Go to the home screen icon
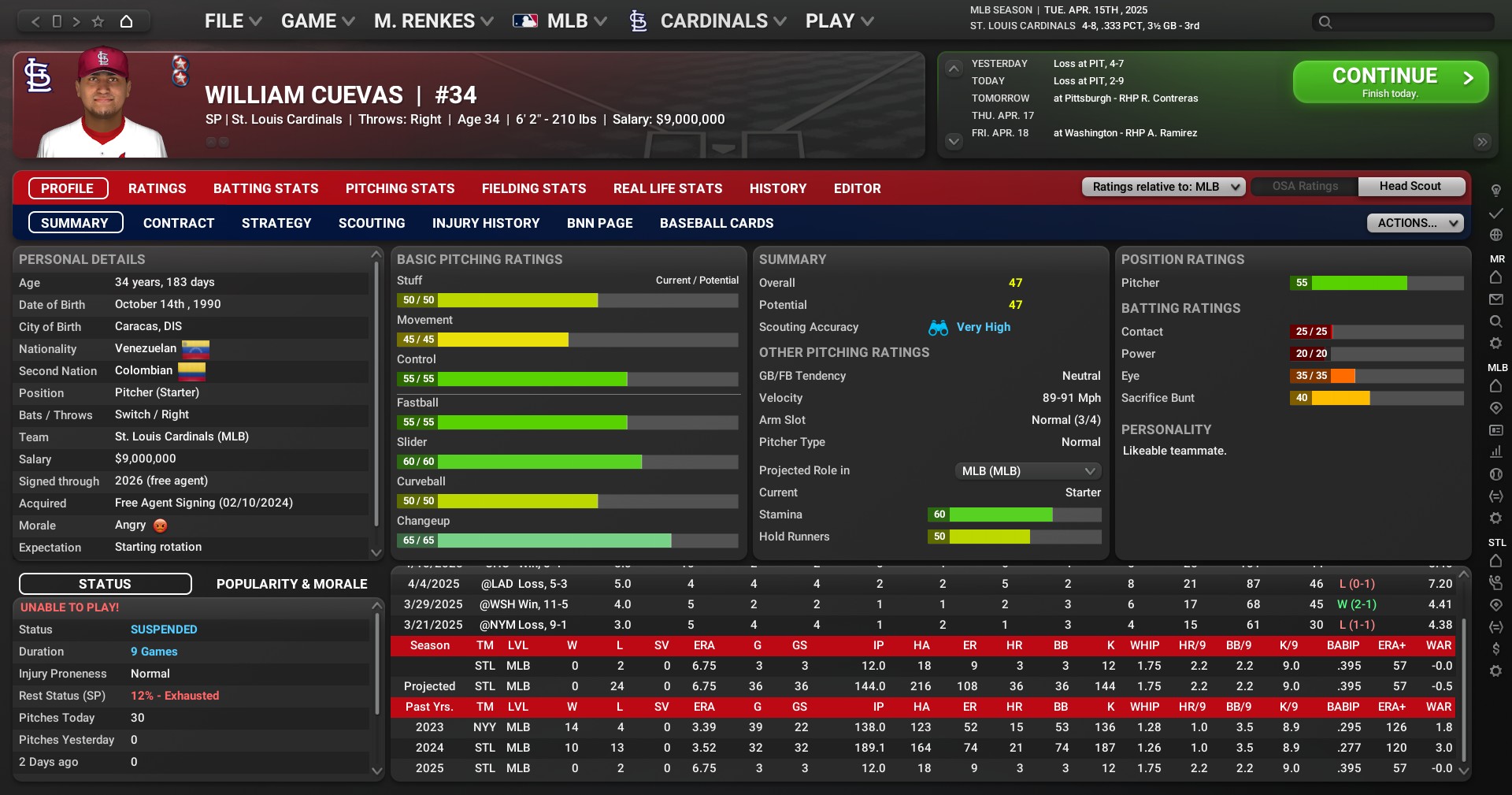The image size is (1512, 795). click(126, 21)
